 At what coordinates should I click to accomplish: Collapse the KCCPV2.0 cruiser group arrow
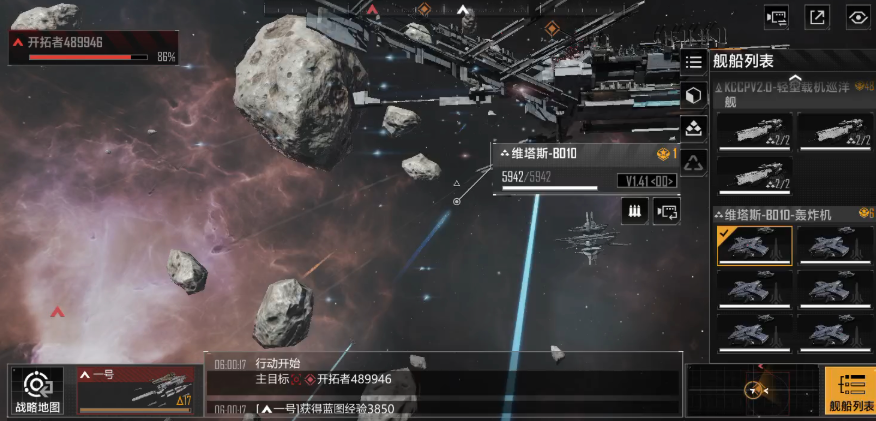(x=795, y=77)
